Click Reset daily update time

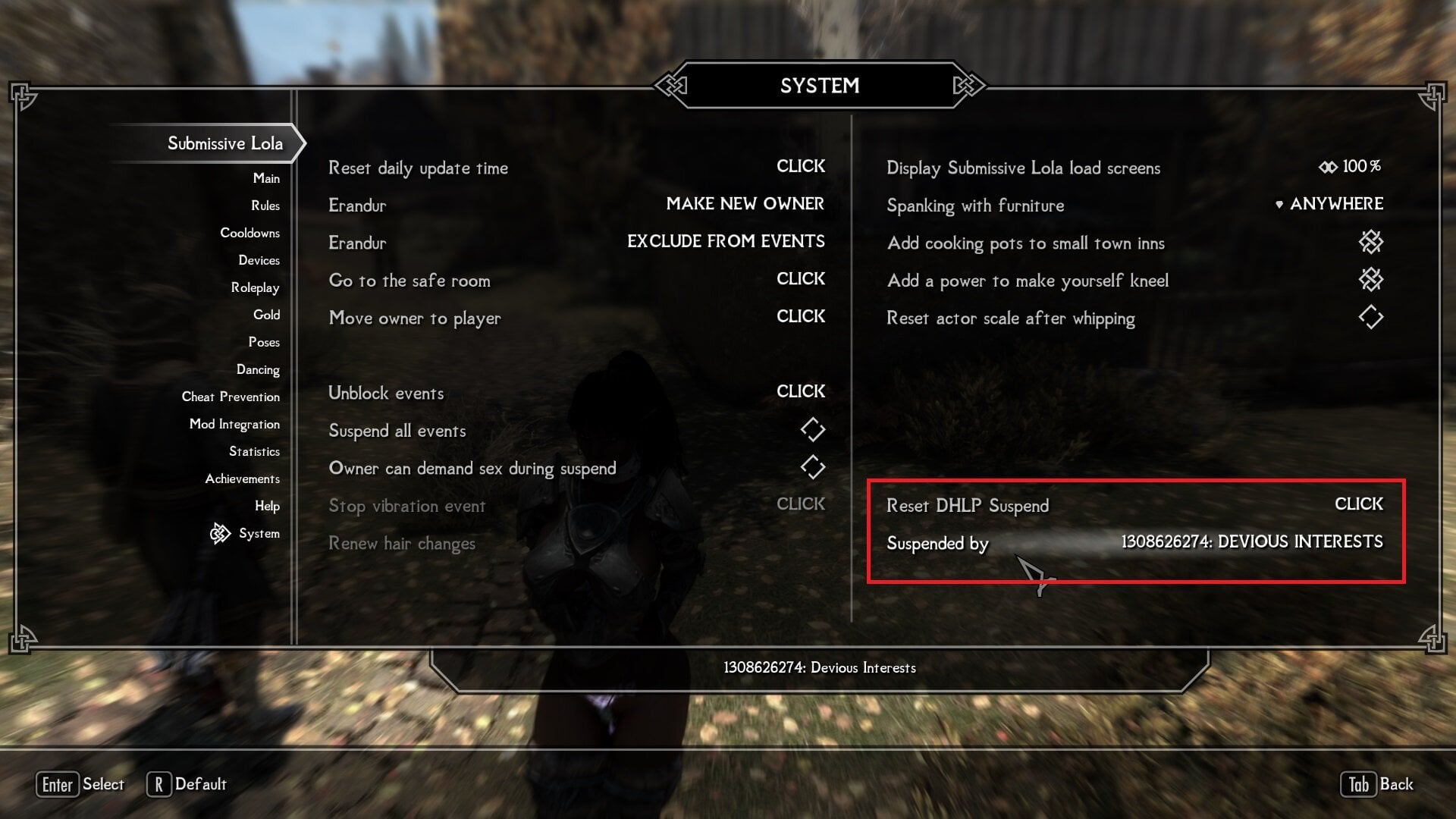click(x=800, y=166)
